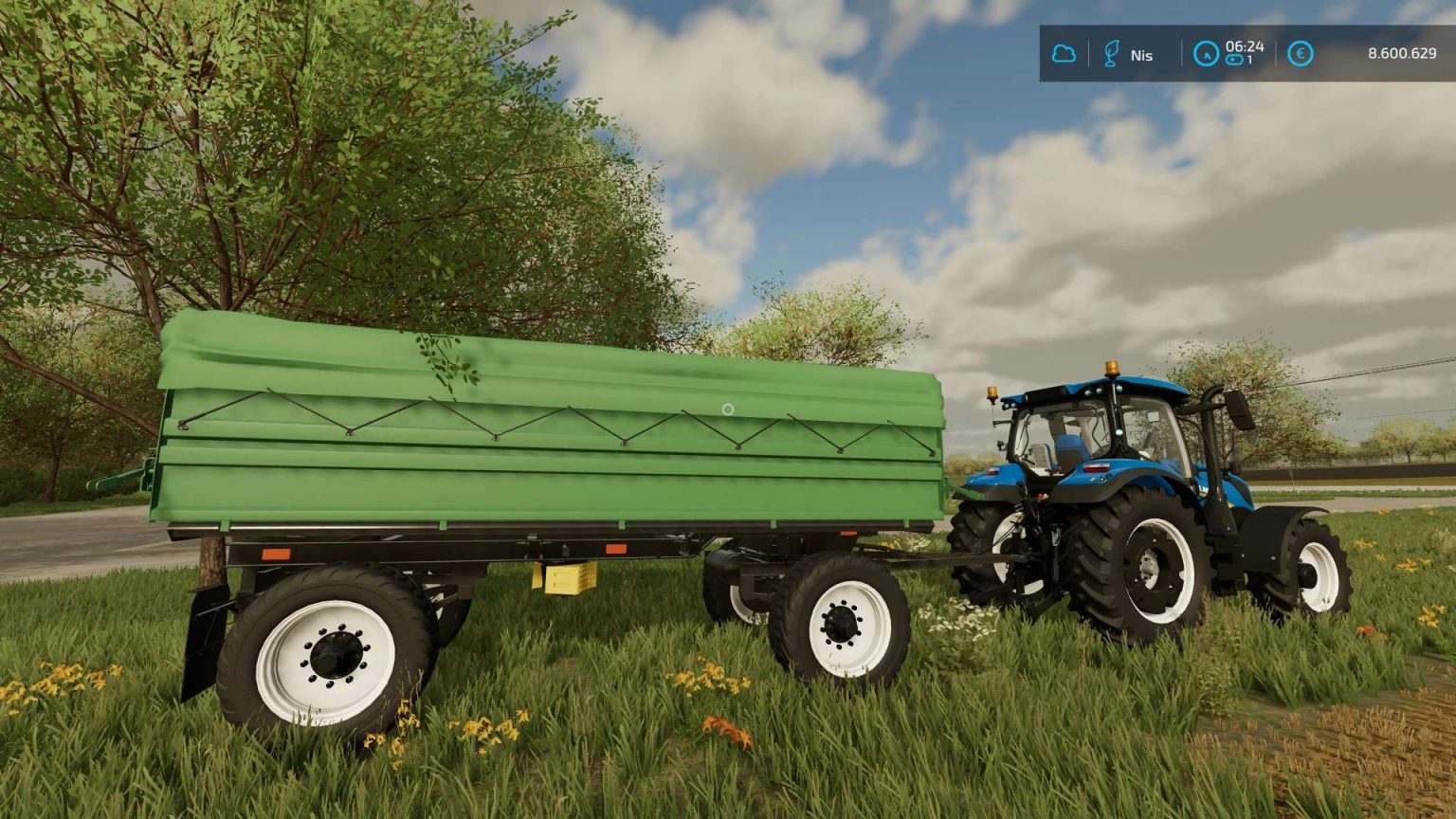Click the season display showing Nis
Image resolution: width=1456 pixels, height=819 pixels.
point(1142,55)
